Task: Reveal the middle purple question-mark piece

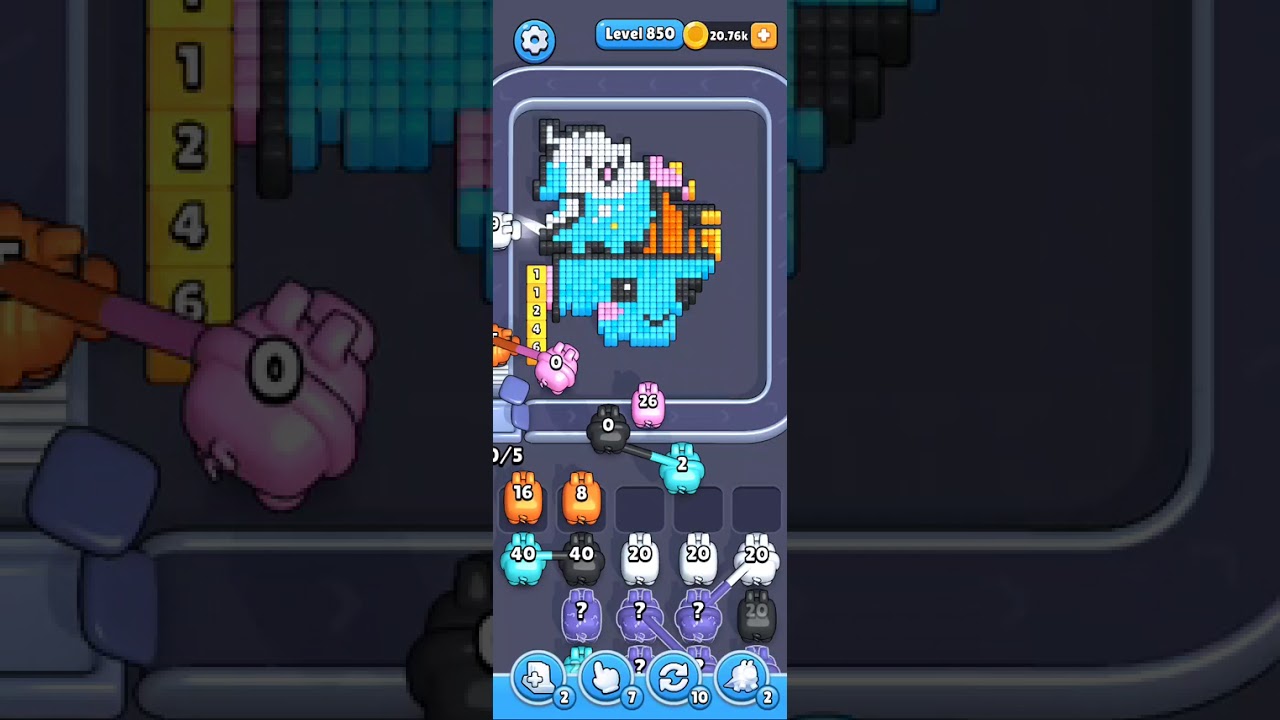Action: (x=639, y=612)
